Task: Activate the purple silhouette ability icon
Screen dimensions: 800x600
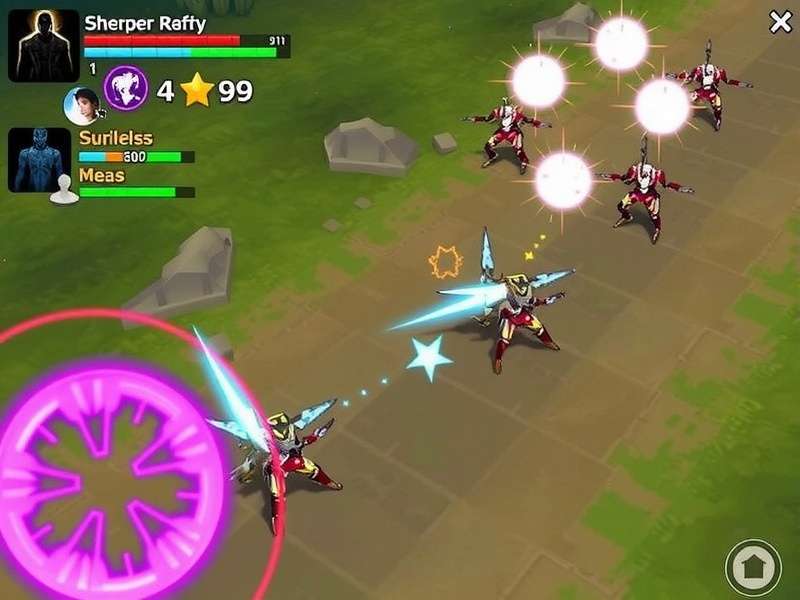Action: click(x=127, y=88)
